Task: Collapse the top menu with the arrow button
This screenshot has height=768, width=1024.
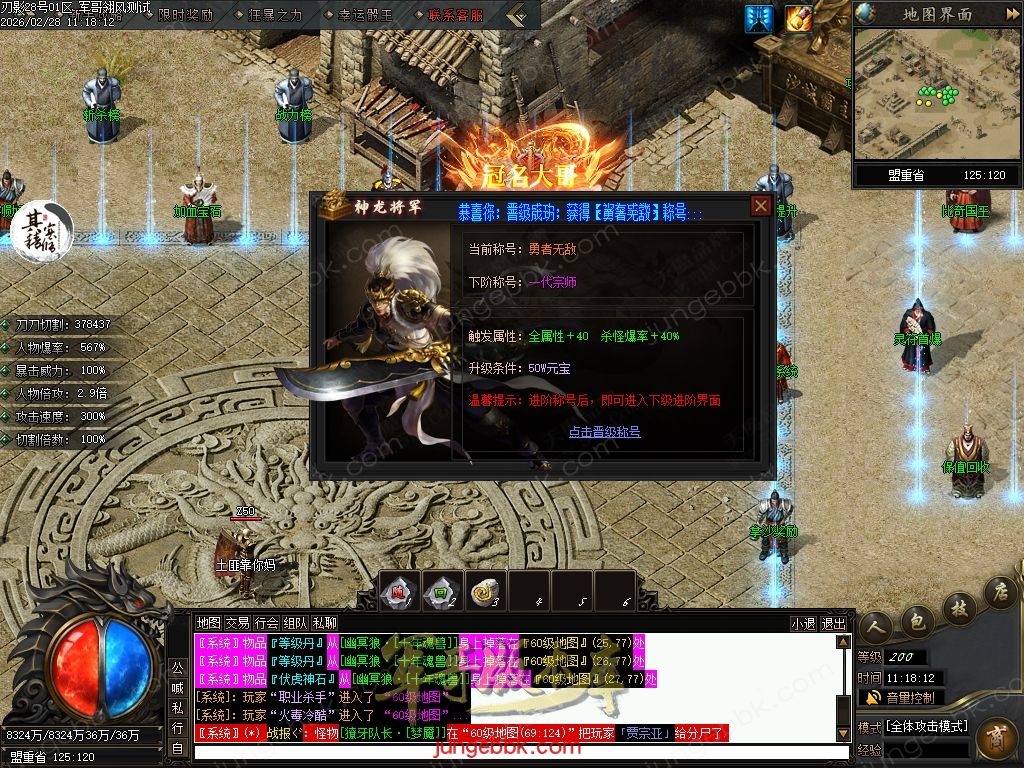Action: pos(517,15)
